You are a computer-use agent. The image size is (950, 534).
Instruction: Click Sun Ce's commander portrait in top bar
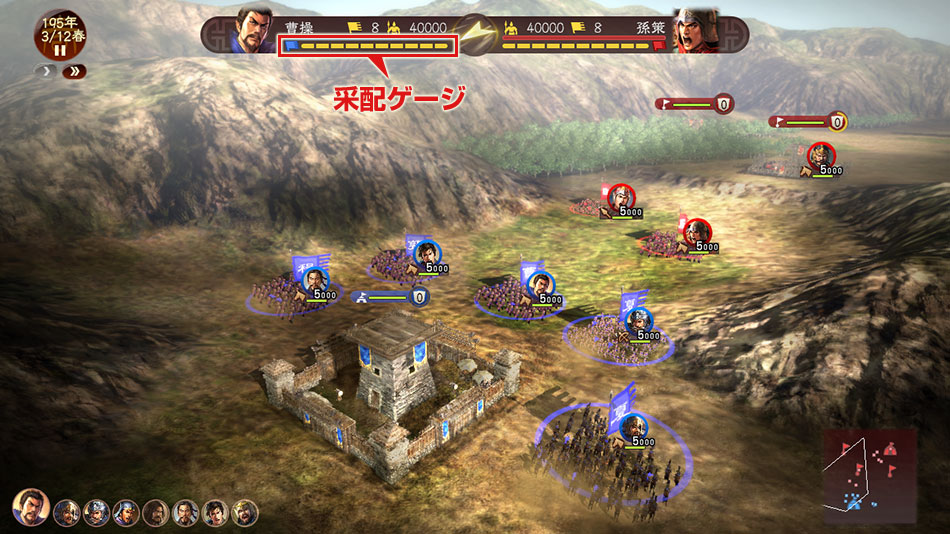point(695,31)
